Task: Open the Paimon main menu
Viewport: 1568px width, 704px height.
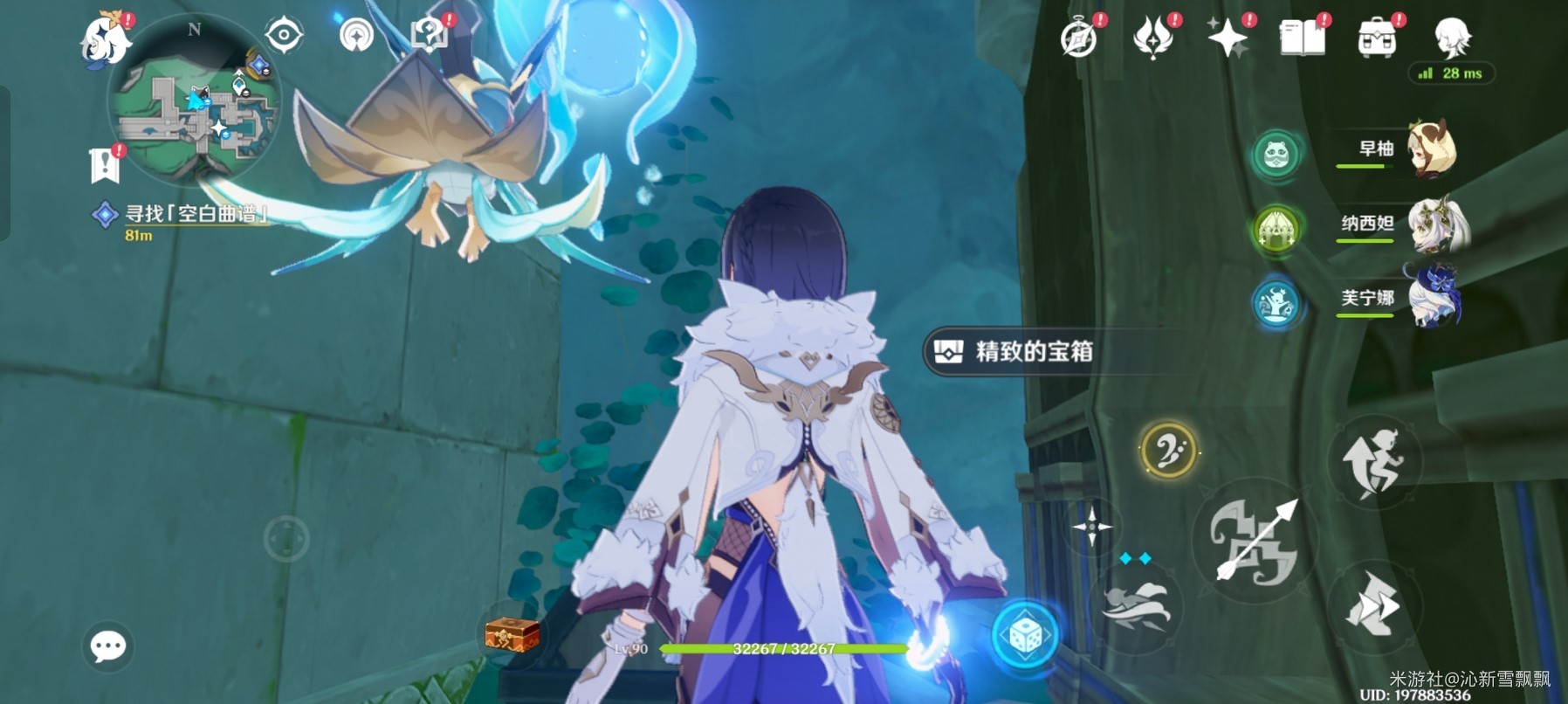Action: tap(103, 39)
